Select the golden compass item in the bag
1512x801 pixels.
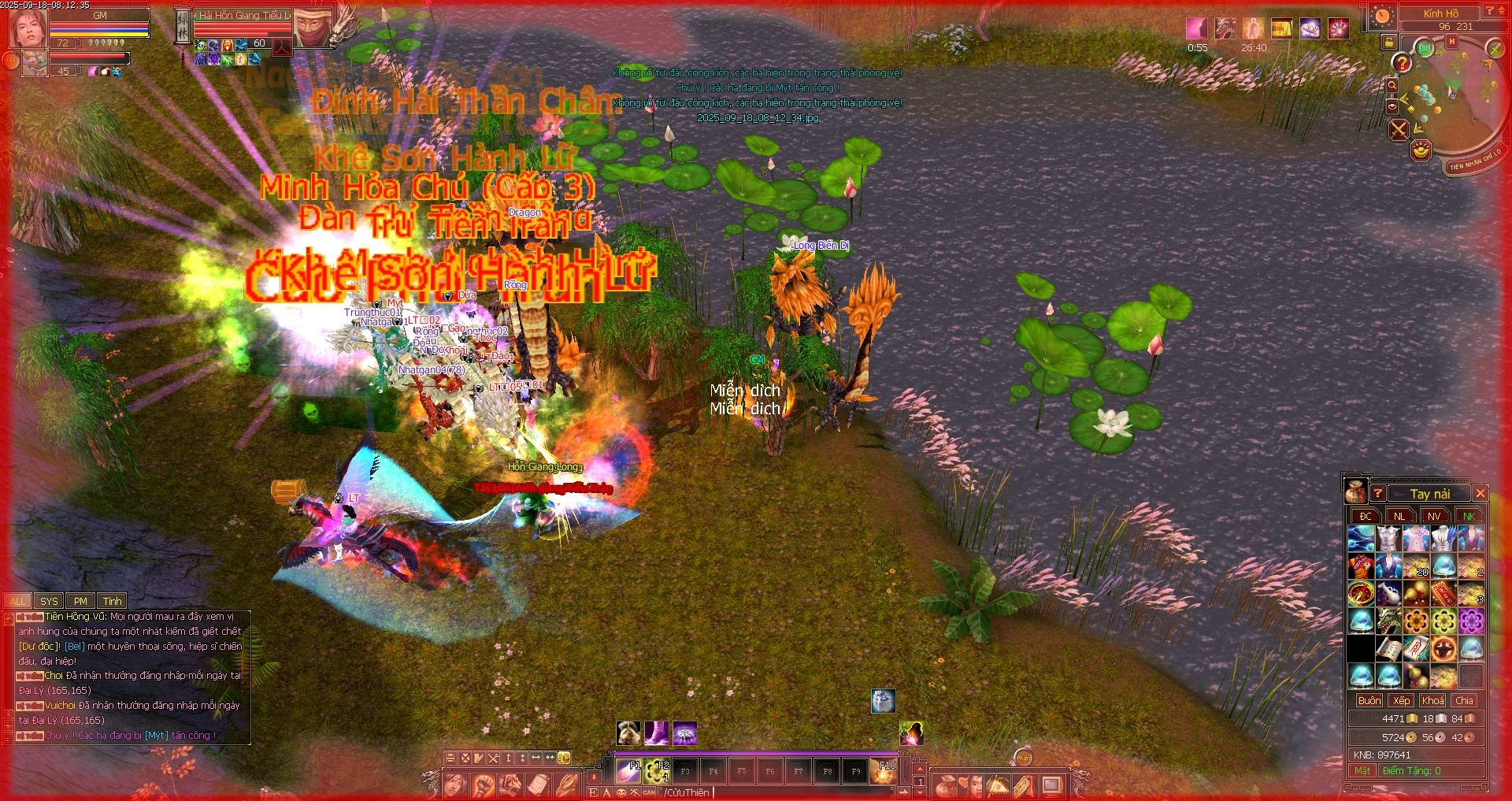pyautogui.click(x=1362, y=594)
